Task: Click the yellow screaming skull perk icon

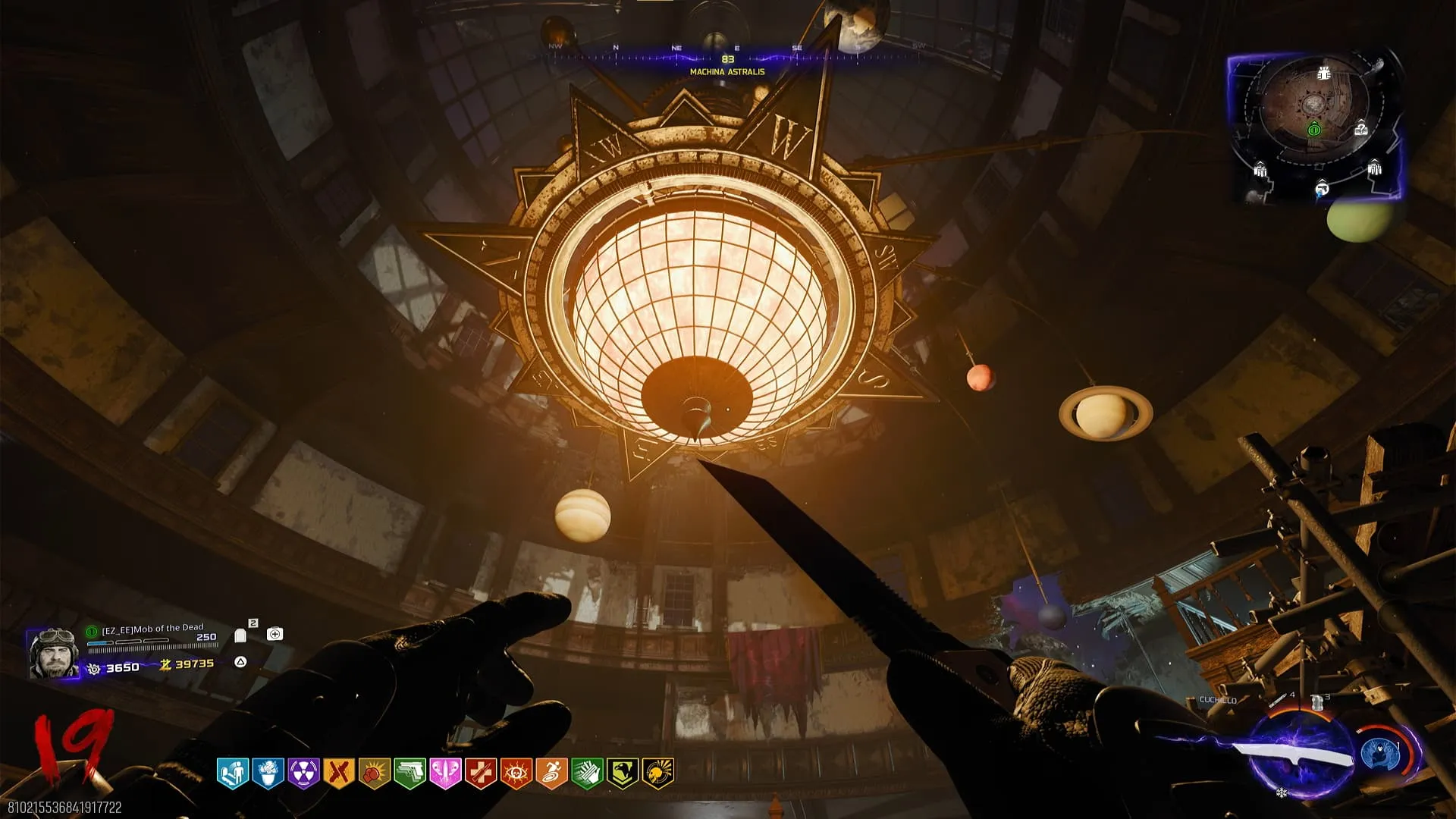Action: pos(658,773)
